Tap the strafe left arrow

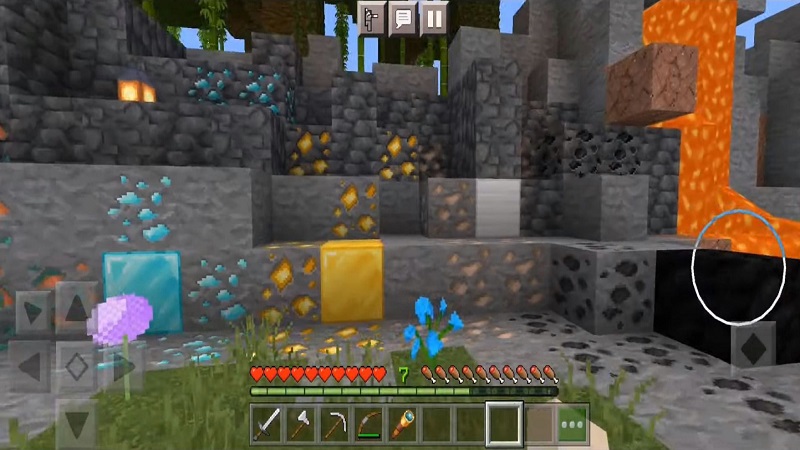[27, 366]
